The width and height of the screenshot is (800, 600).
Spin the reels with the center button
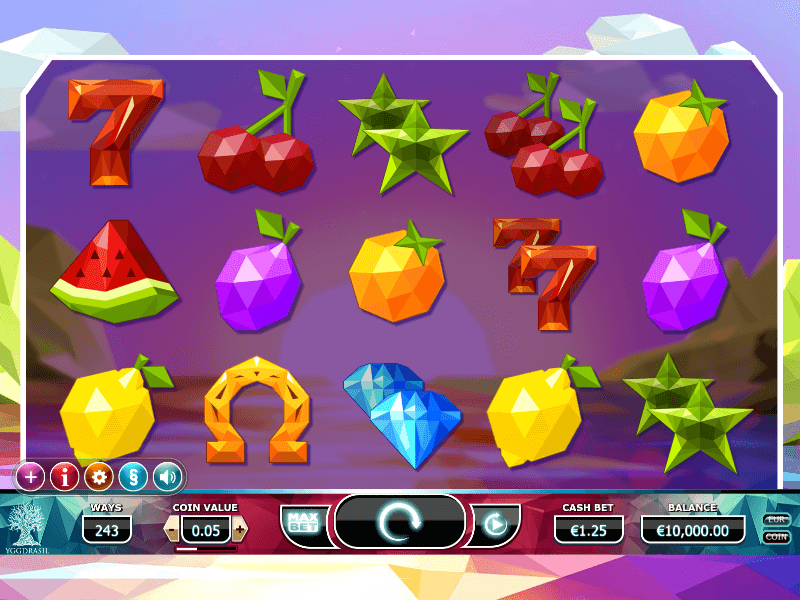click(400, 522)
